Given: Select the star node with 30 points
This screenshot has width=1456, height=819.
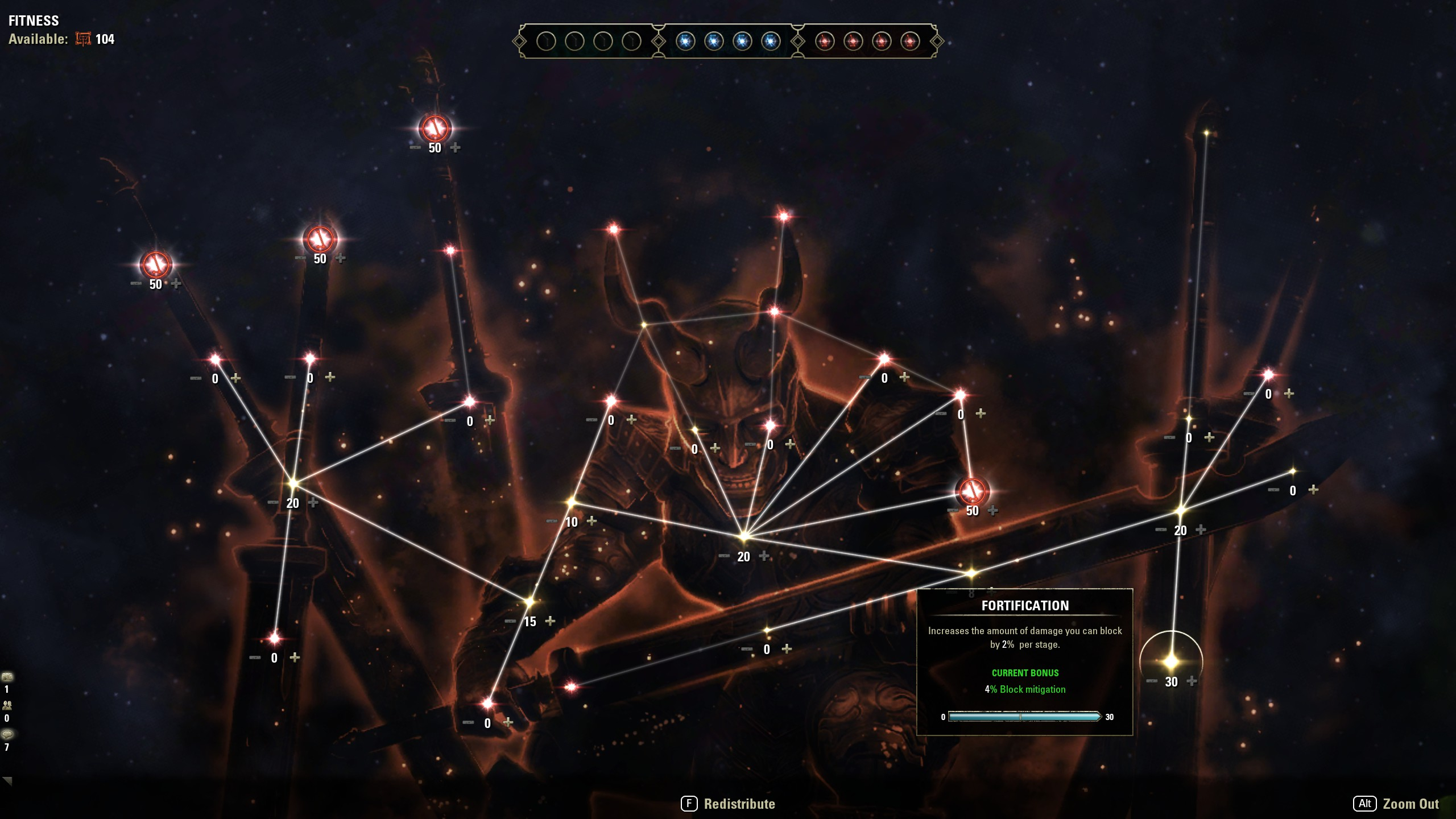Looking at the screenshot, I should coord(1171,661).
